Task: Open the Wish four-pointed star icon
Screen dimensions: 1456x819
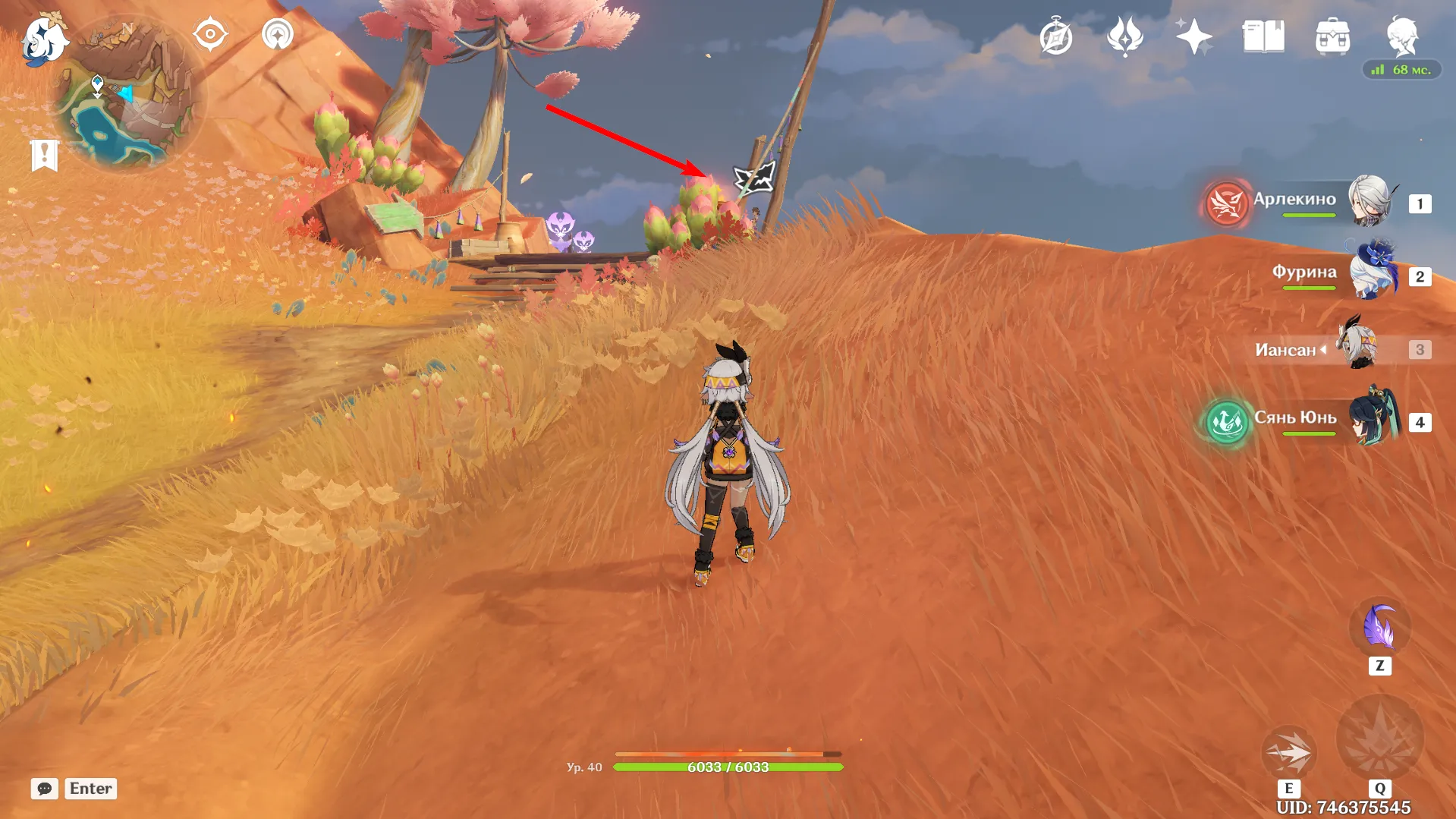Action: pyautogui.click(x=1193, y=36)
